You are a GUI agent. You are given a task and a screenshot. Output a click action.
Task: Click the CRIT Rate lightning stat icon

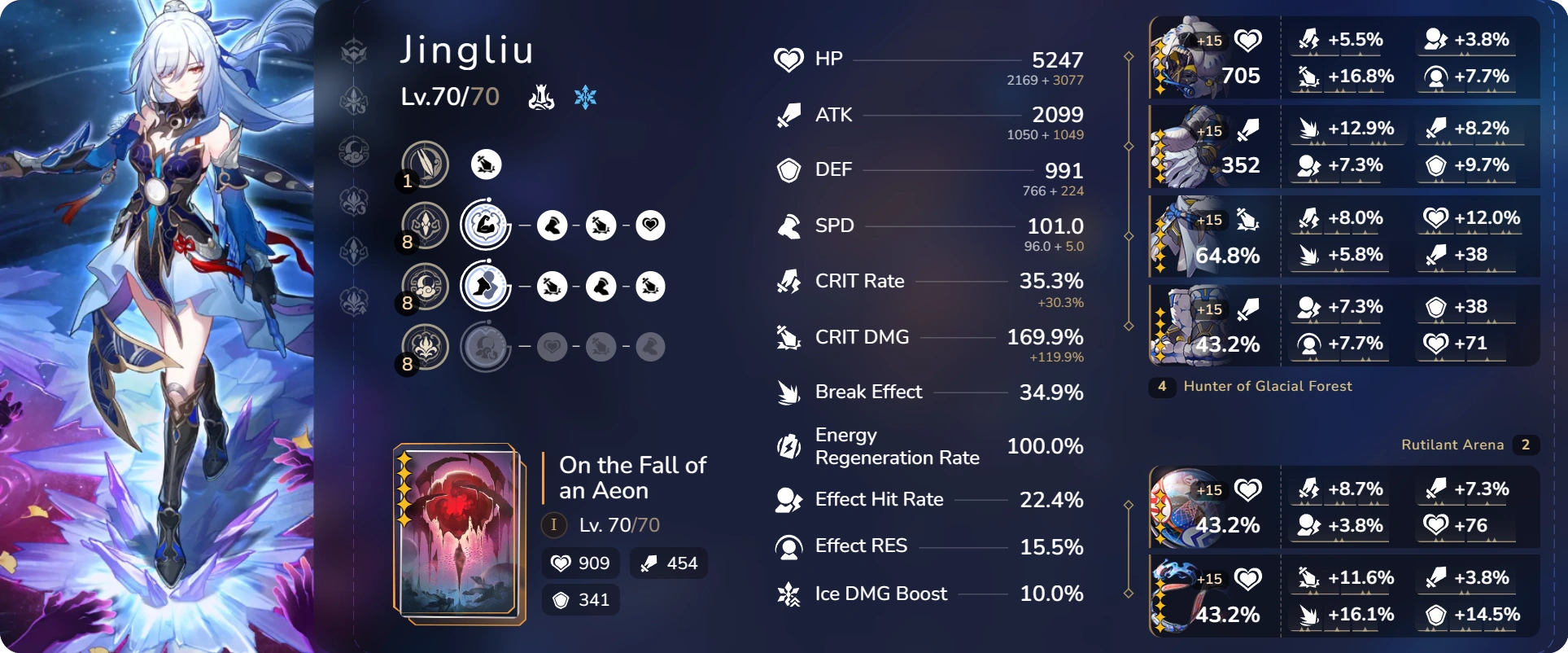click(x=787, y=281)
